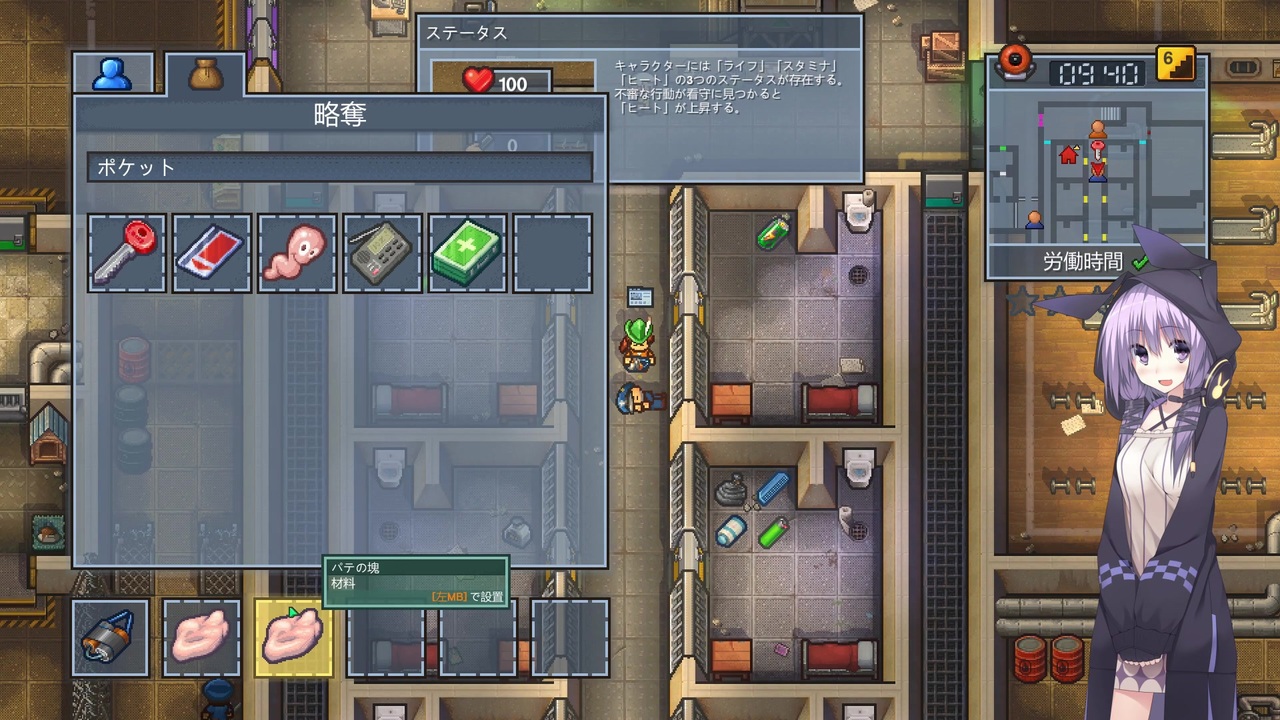Click the cigarette pack item icon

point(211,252)
